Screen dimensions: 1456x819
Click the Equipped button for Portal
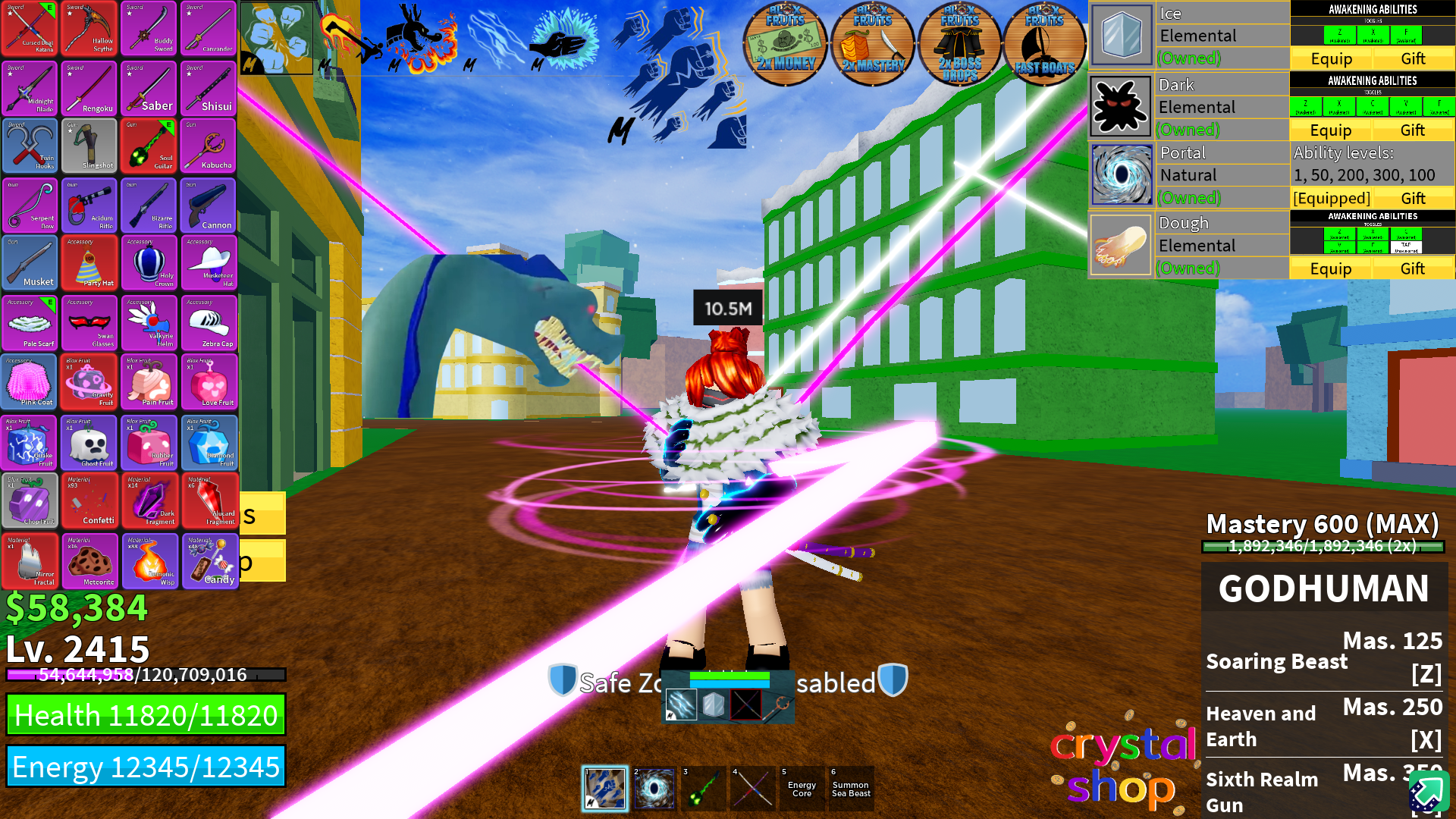1331,198
